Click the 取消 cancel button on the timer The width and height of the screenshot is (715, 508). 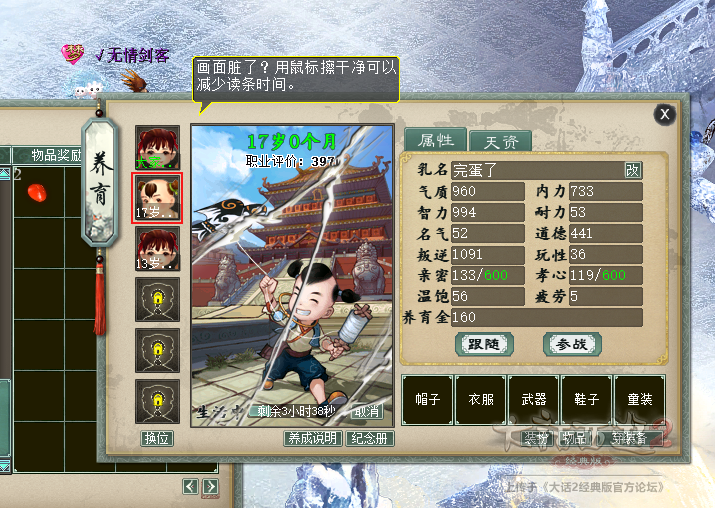368,411
